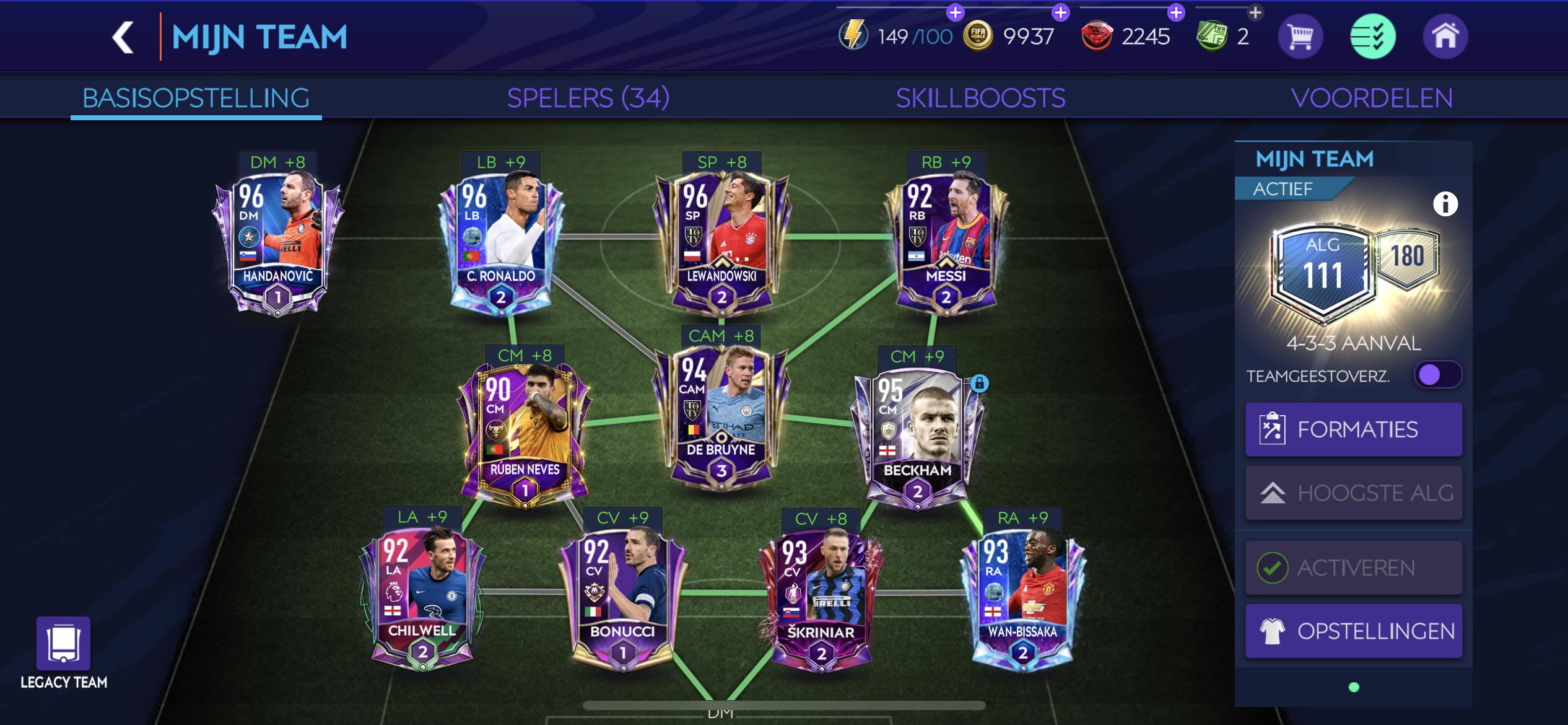Activate the team via ACTIVEREN
Screen dimensions: 1568x725
(x=1353, y=567)
